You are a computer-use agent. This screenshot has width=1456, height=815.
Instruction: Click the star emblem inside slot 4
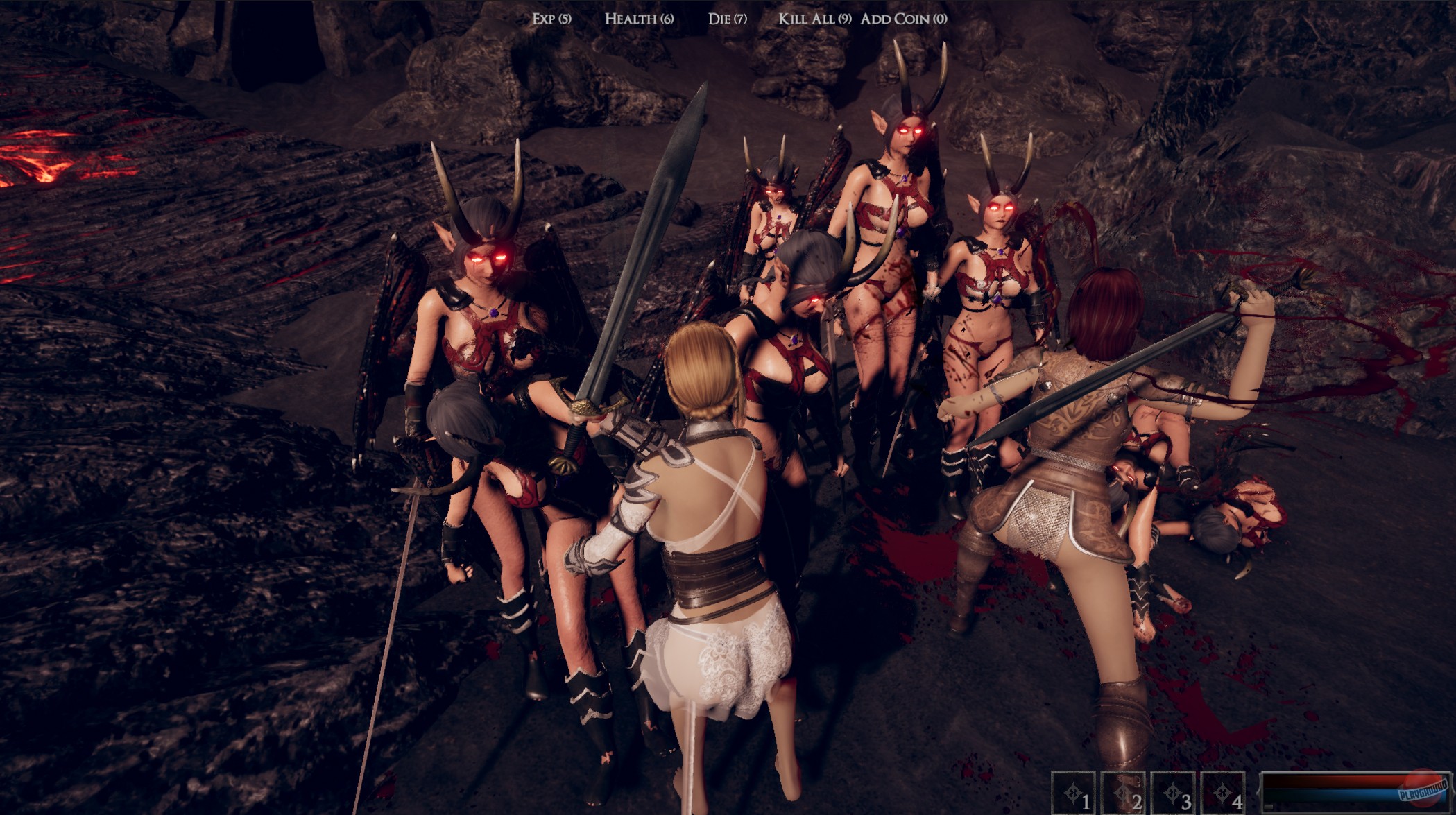click(1222, 793)
